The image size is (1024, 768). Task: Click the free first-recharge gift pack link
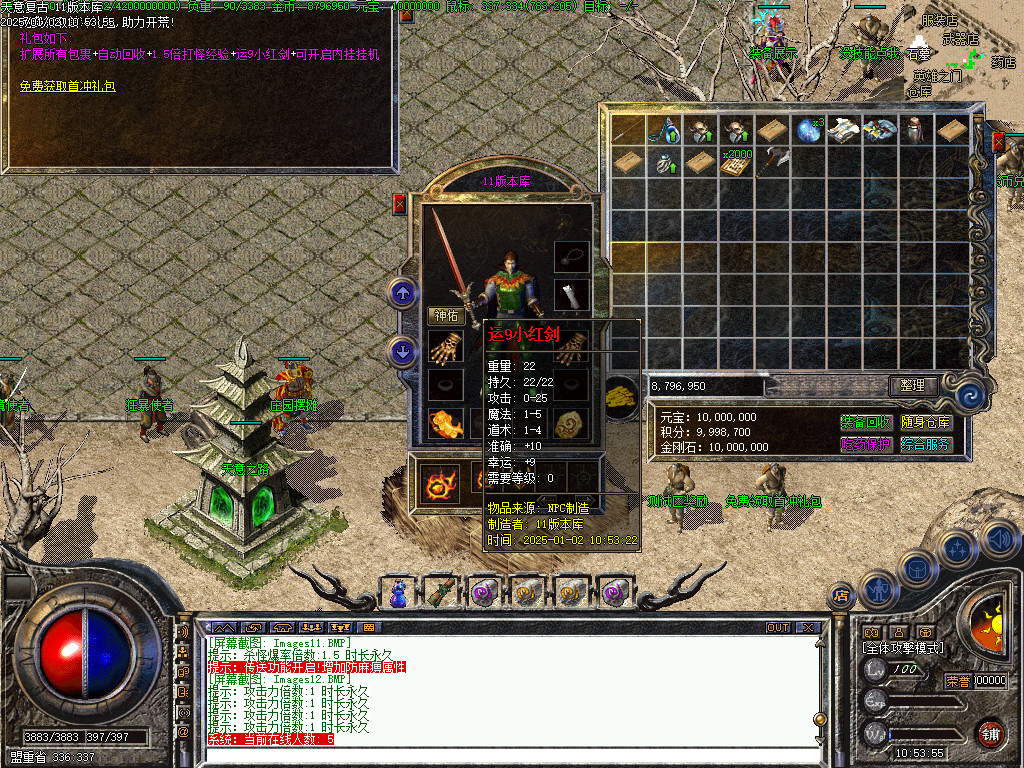(x=68, y=86)
